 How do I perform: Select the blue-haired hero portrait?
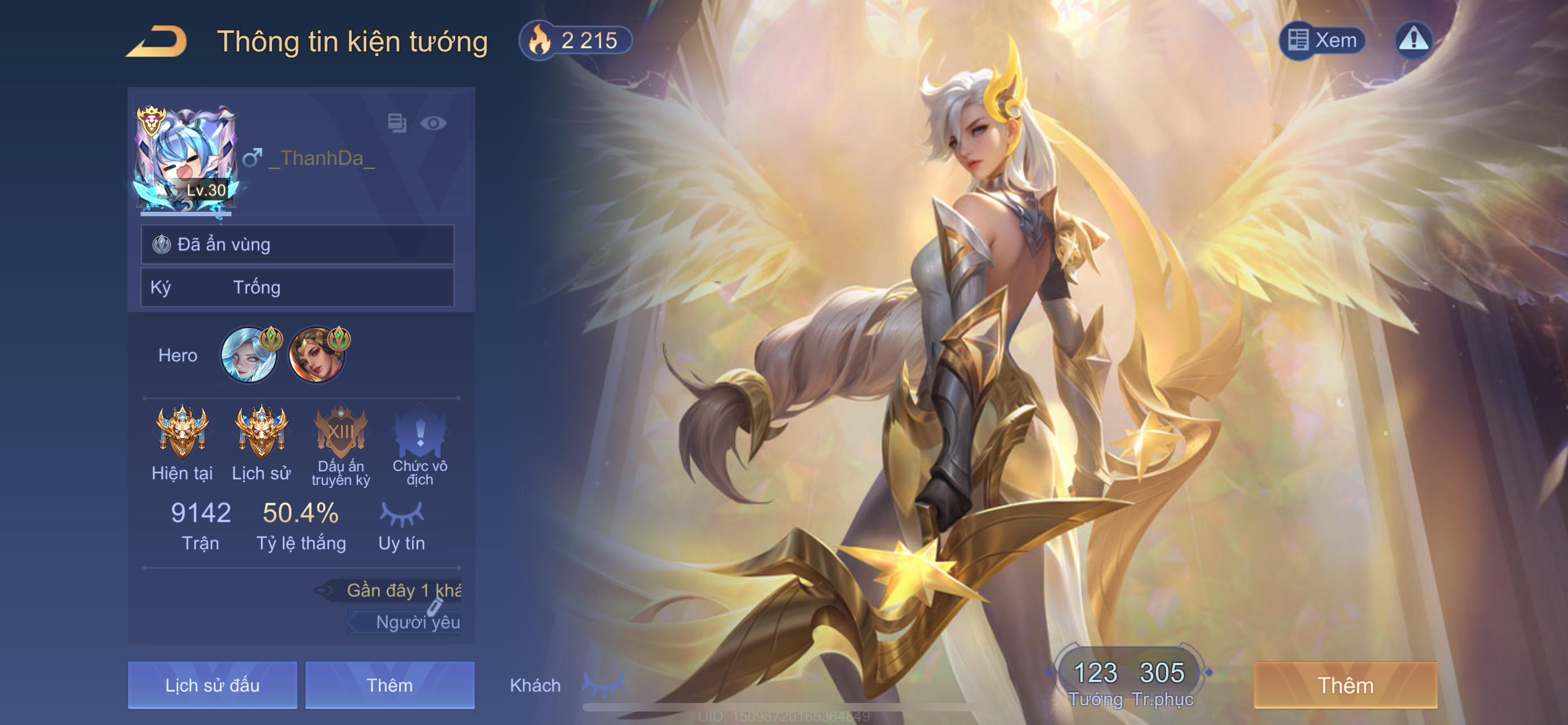coord(248,355)
